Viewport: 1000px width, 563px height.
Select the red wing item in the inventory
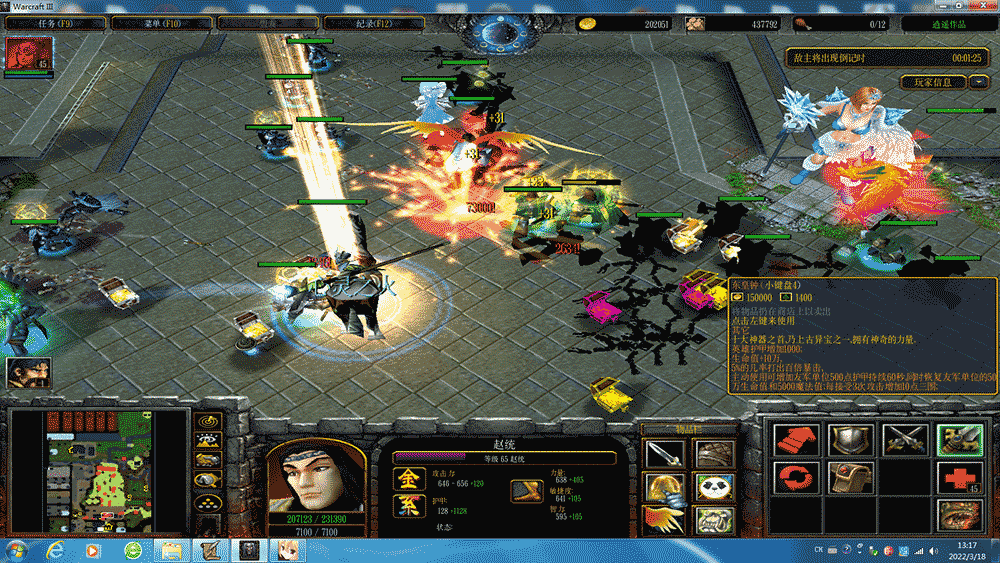pyautogui.click(x=663, y=519)
